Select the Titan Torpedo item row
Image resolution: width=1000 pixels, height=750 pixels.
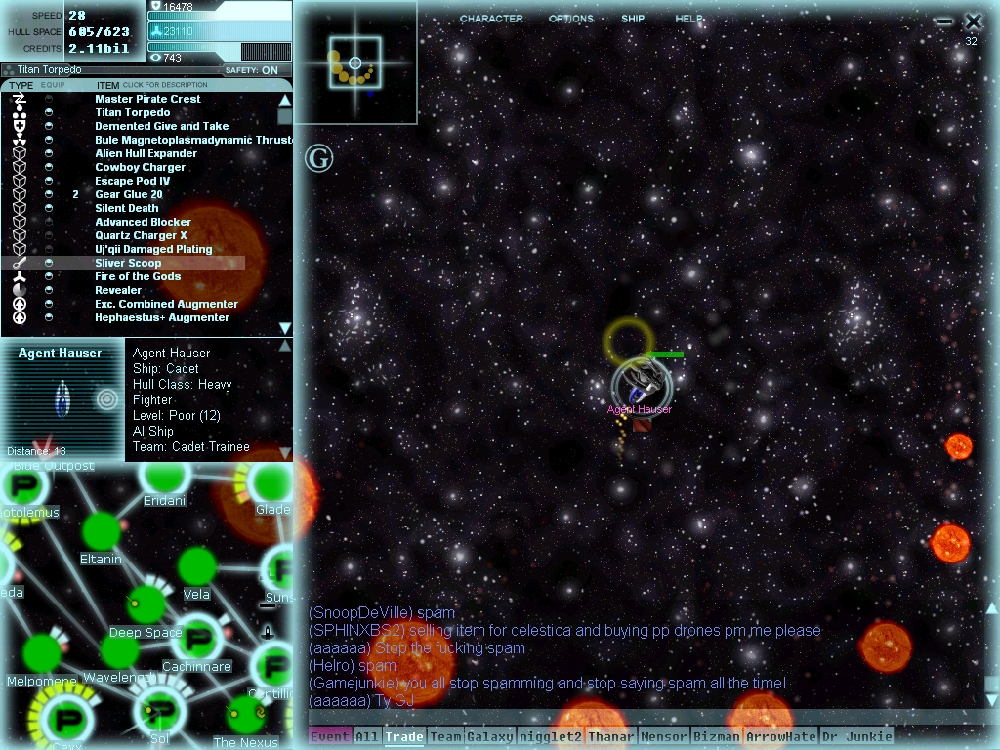pos(133,113)
